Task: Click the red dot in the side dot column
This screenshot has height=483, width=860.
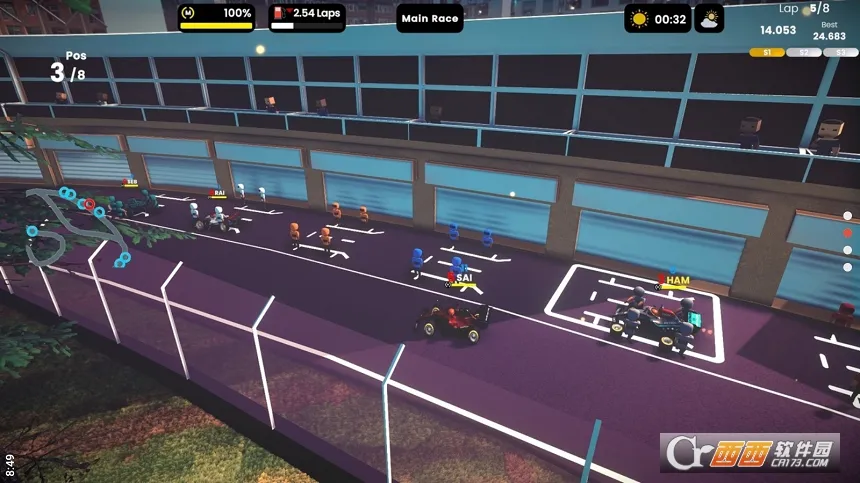Action: tap(848, 233)
